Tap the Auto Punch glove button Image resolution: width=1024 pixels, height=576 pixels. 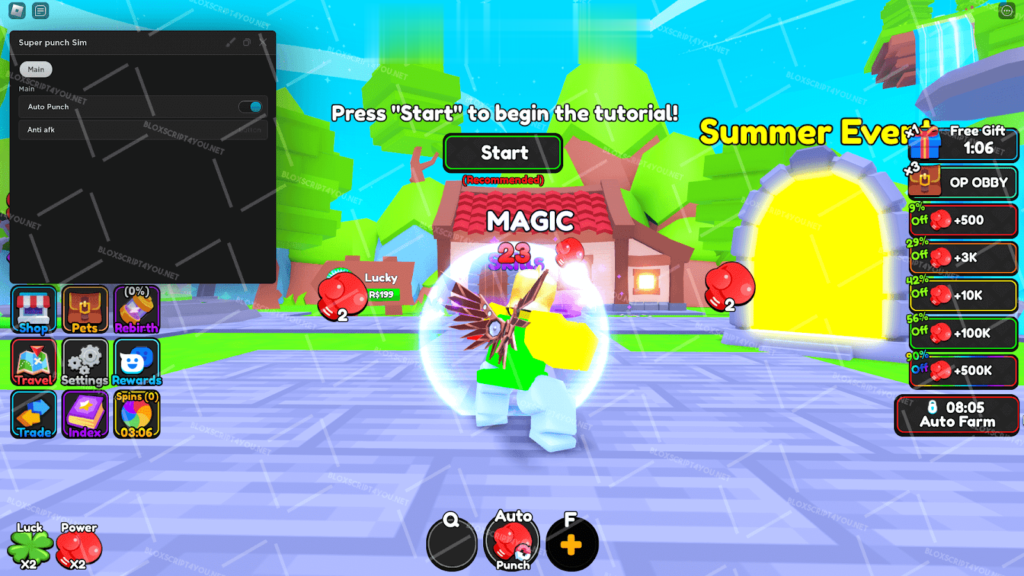(512, 544)
